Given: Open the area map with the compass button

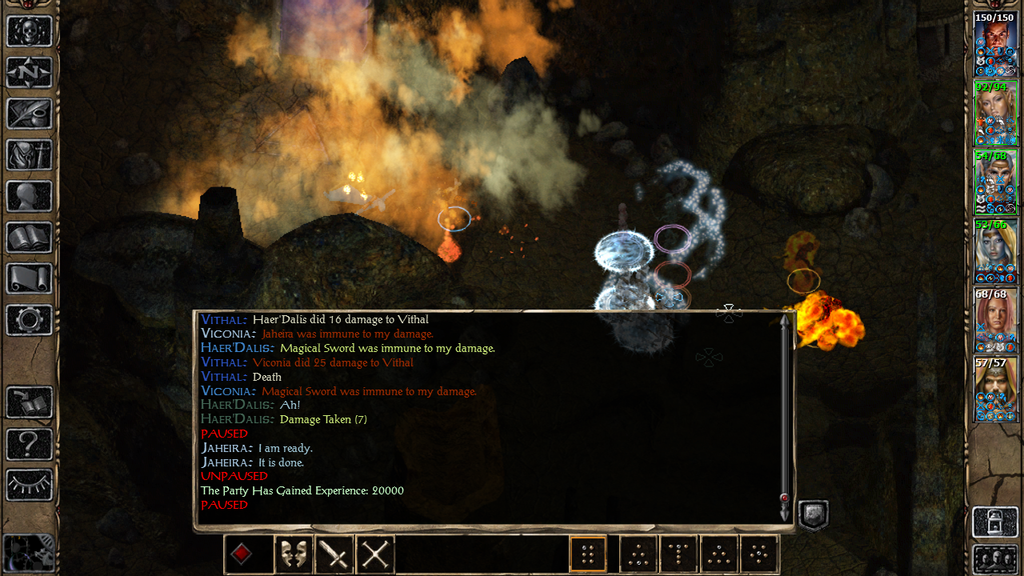Looking at the screenshot, I should [29, 72].
